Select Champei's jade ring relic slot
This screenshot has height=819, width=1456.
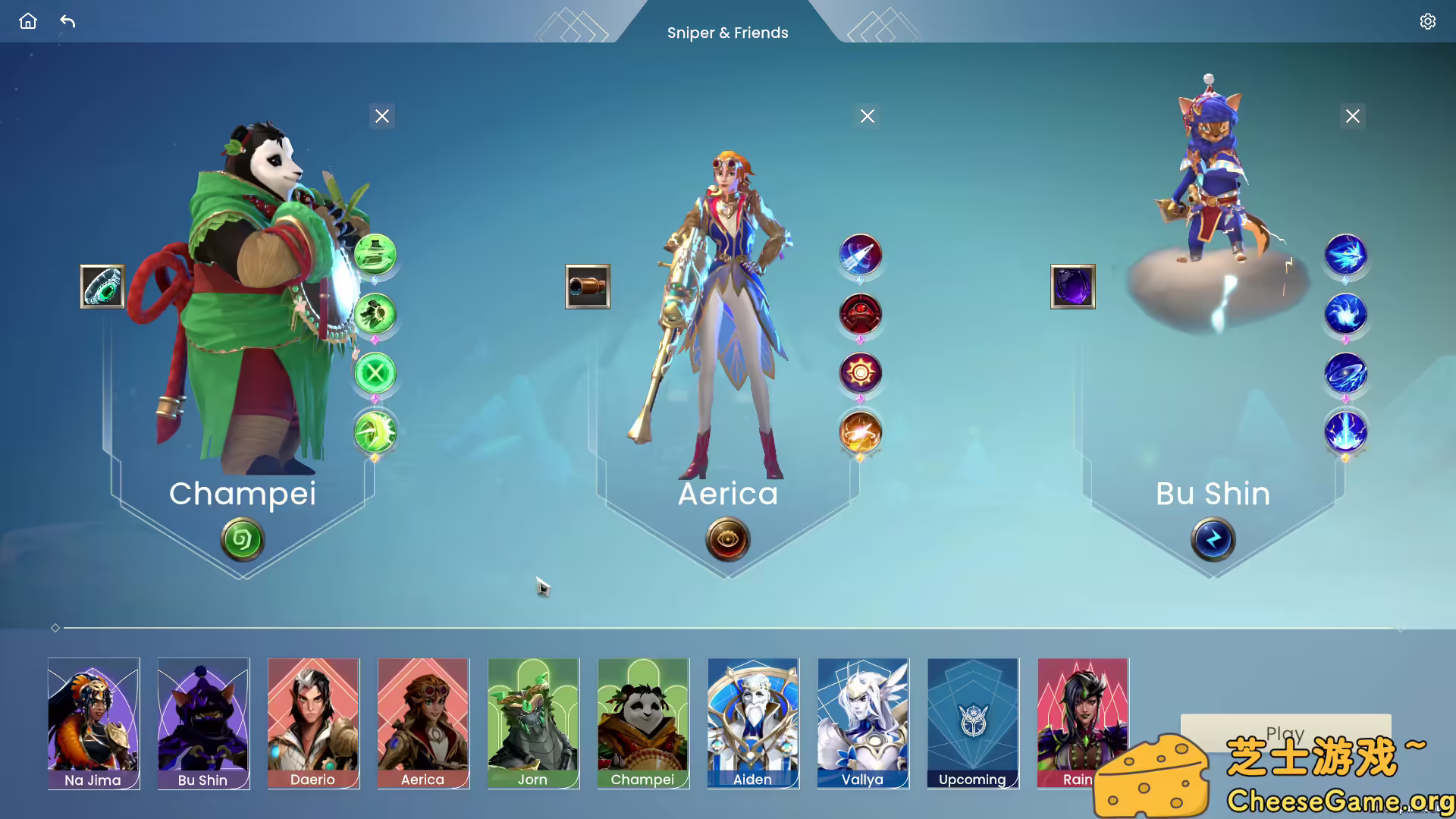pyautogui.click(x=102, y=287)
